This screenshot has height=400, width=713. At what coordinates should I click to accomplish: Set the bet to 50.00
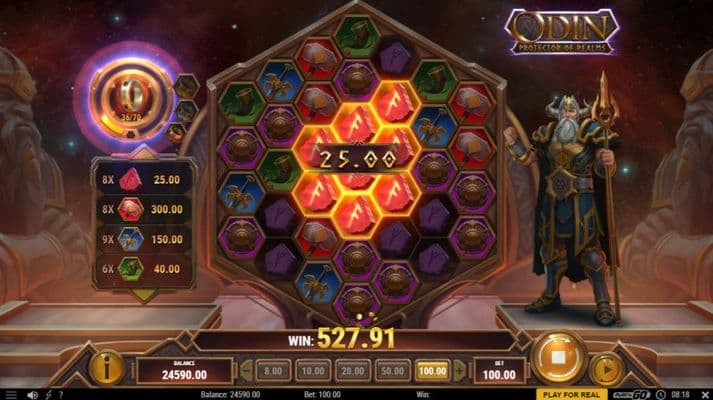[393, 370]
